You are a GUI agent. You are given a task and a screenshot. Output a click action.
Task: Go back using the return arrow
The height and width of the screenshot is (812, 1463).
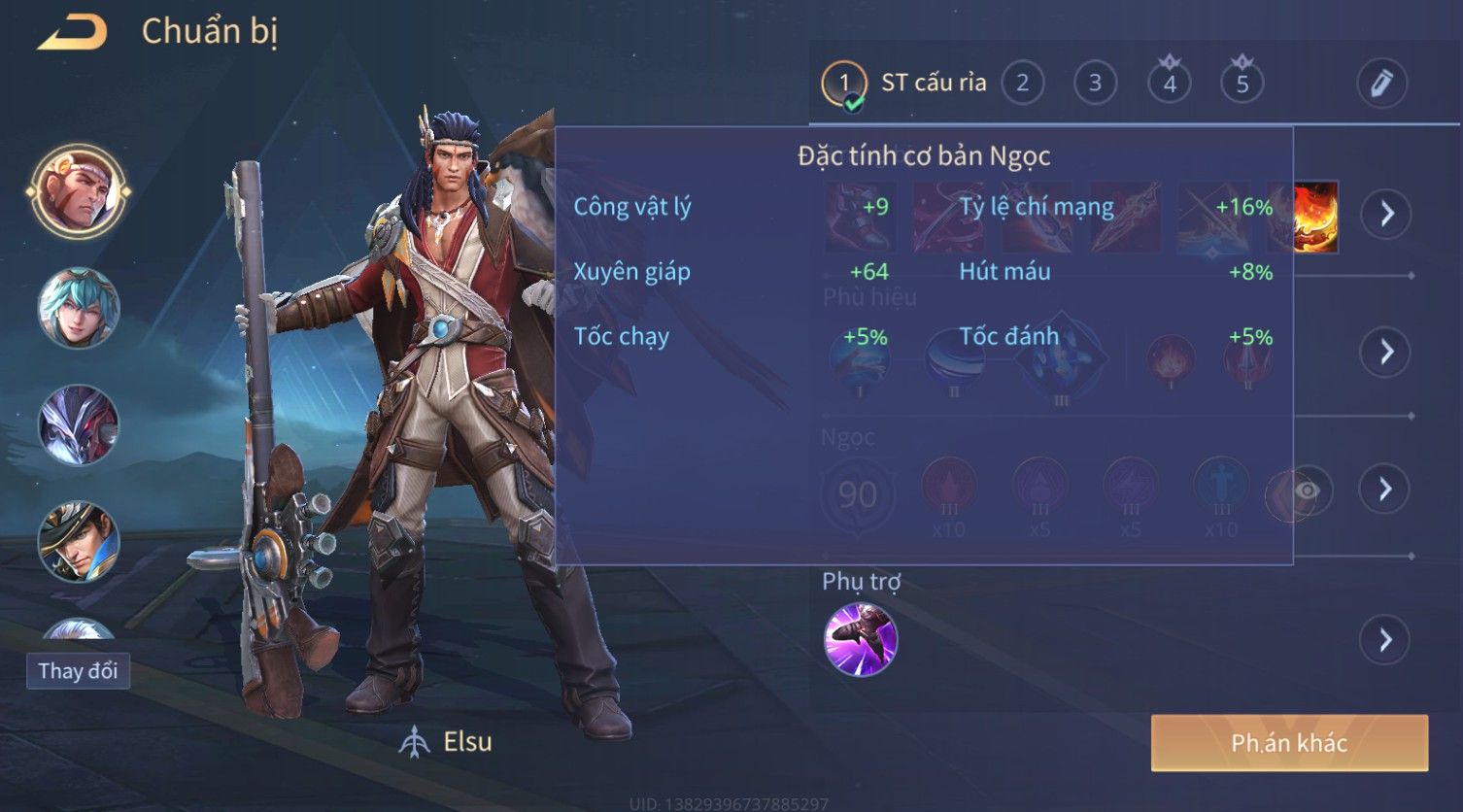tap(73, 32)
